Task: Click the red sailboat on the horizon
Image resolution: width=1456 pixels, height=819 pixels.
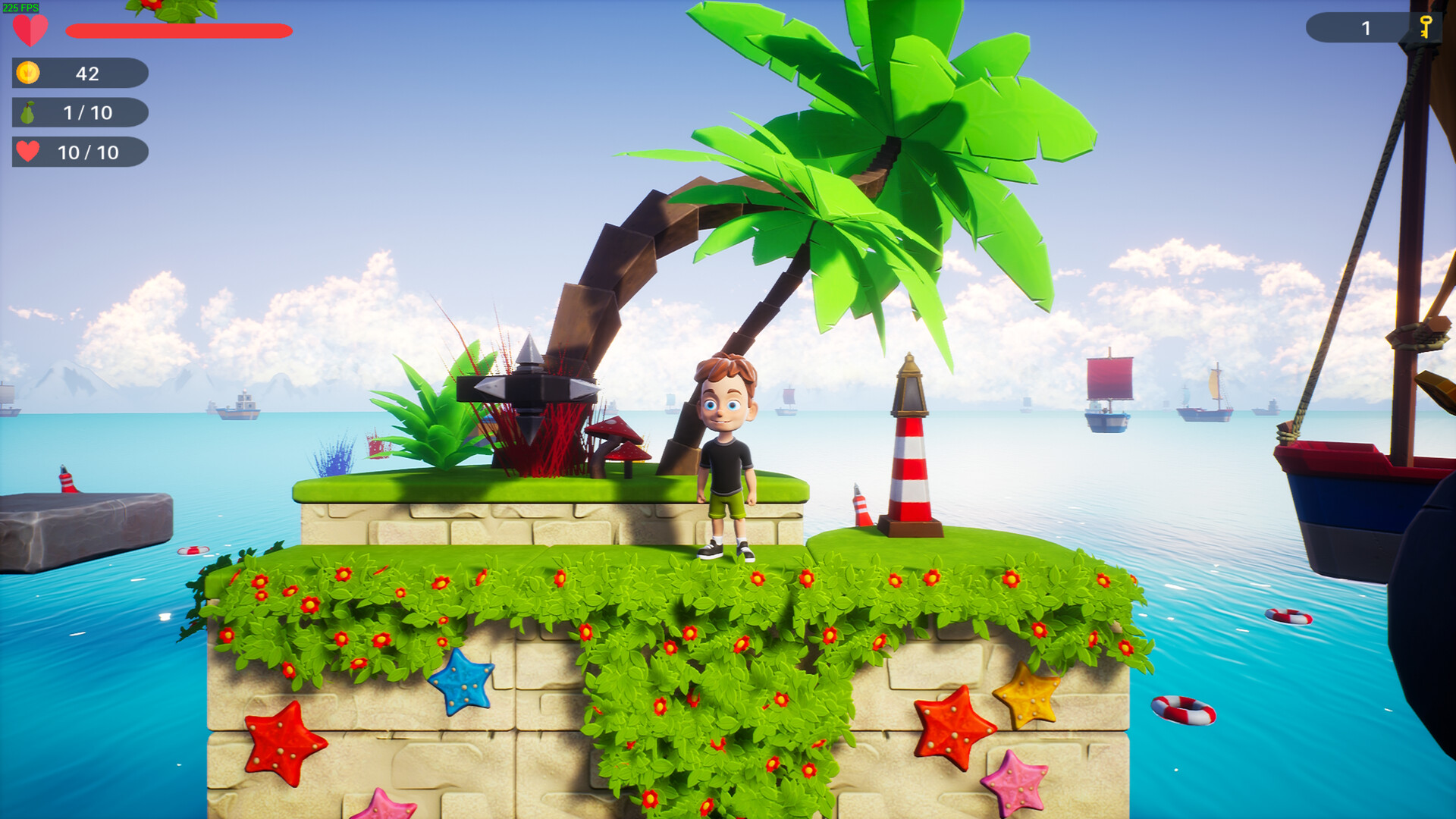Action: tap(1107, 387)
